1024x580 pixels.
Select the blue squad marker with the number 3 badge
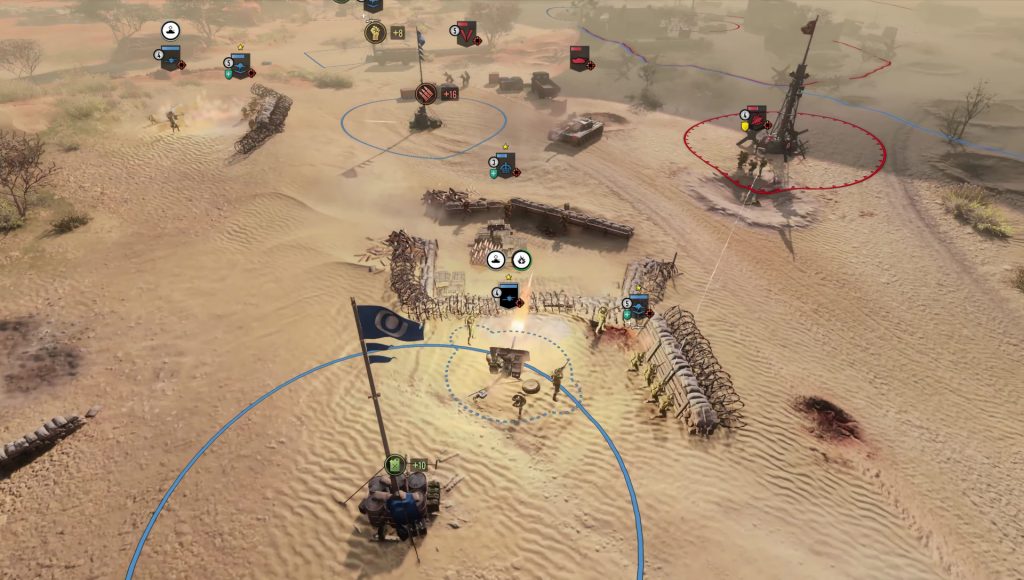[x=505, y=166]
